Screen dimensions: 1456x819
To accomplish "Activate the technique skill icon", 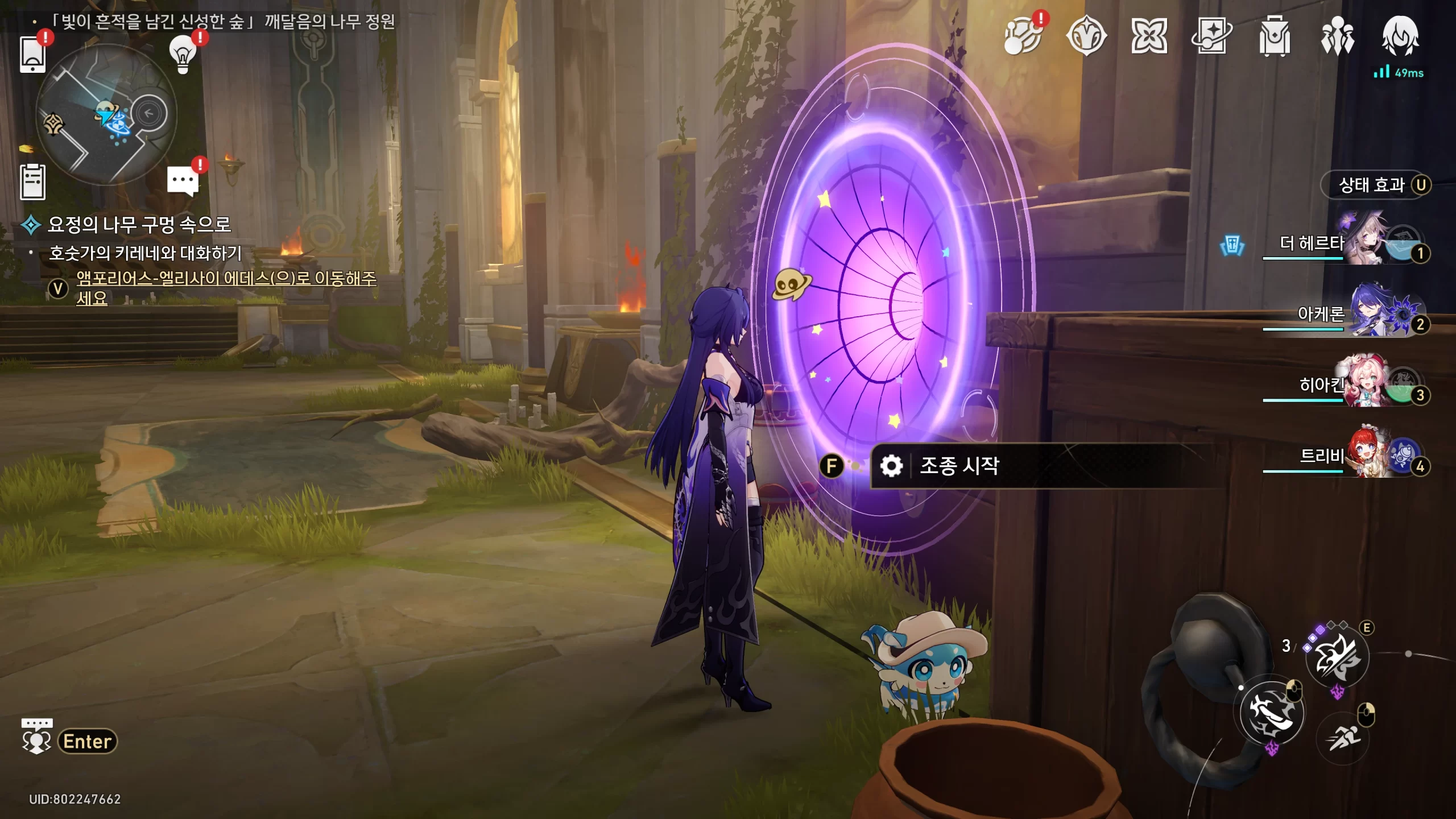I will tap(1337, 657).
